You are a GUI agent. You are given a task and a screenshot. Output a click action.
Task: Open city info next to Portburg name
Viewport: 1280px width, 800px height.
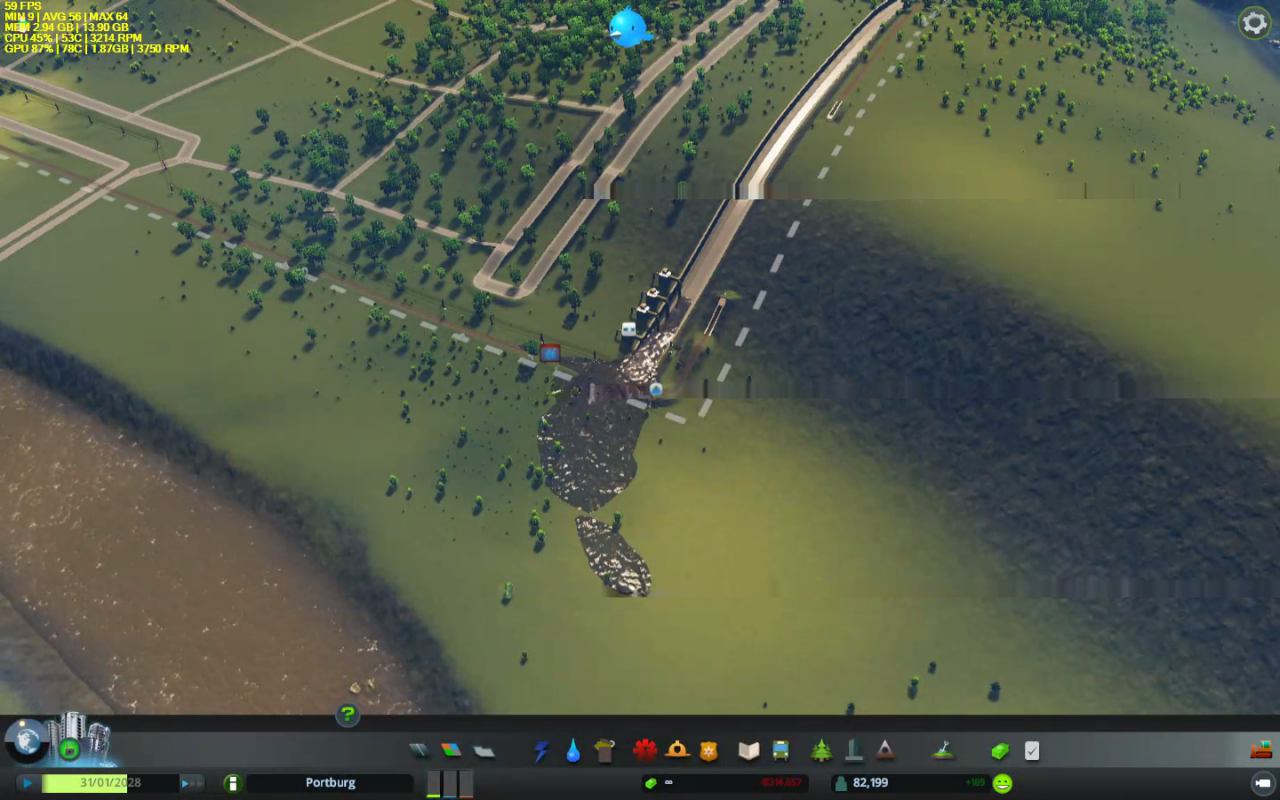(232, 783)
